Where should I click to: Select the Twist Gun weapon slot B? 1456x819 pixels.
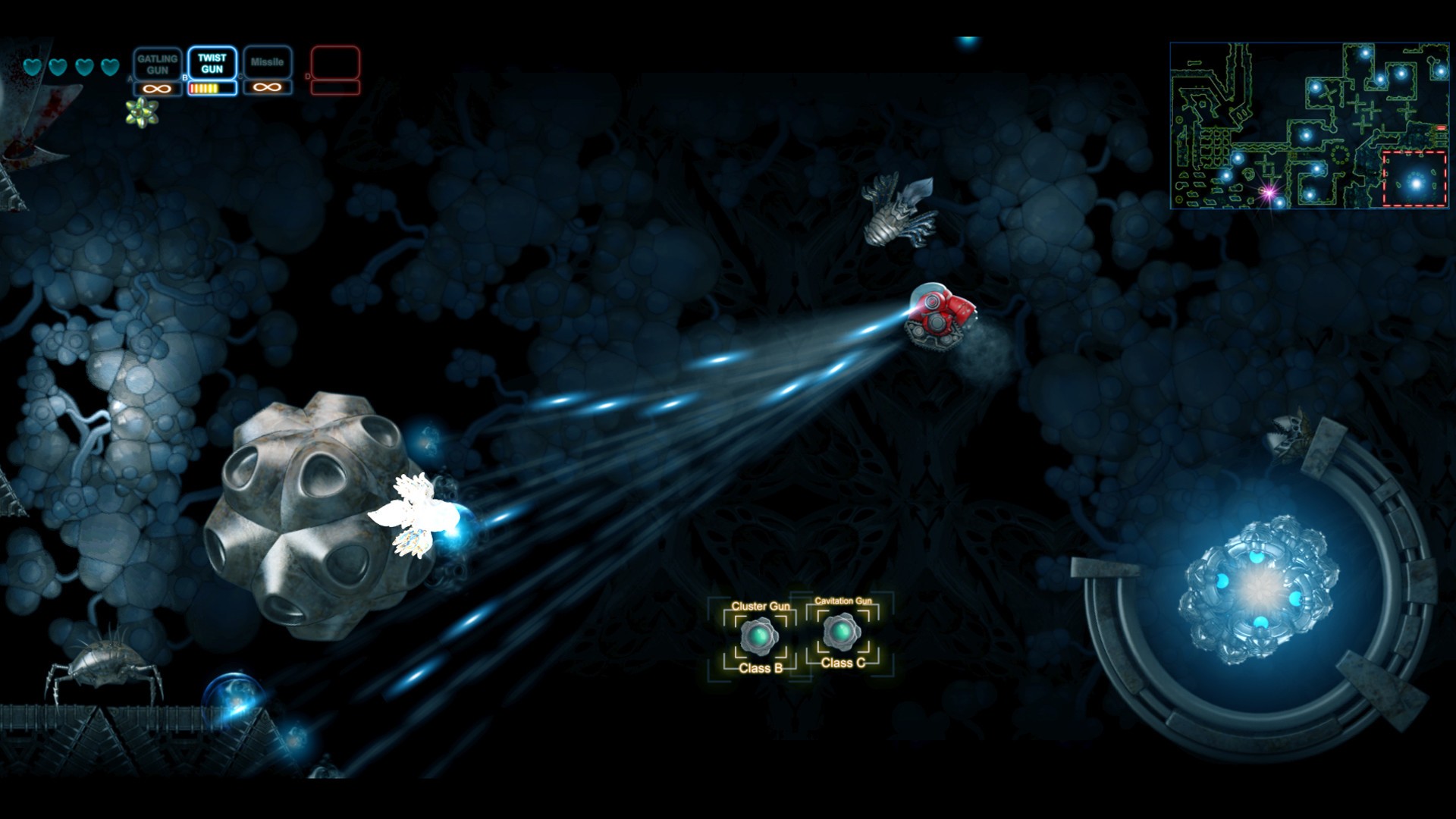coord(212,64)
